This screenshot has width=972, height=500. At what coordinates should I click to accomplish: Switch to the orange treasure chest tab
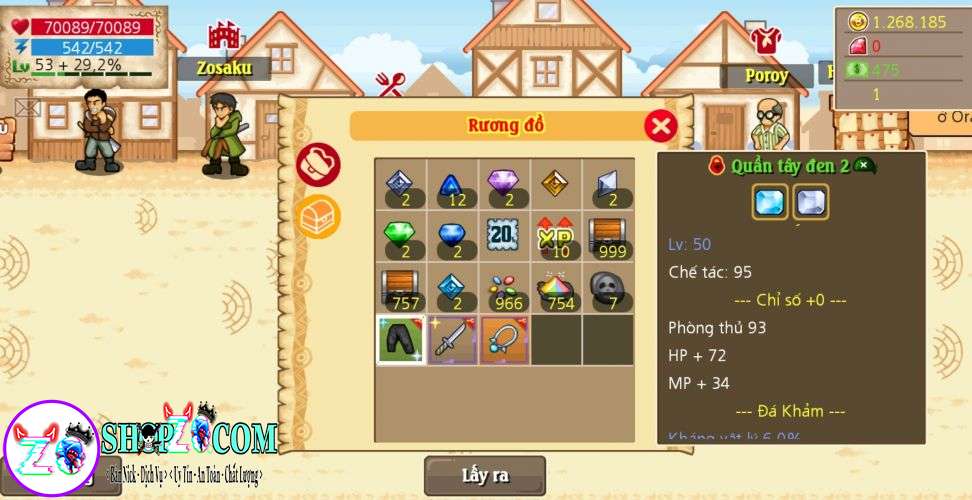319,215
